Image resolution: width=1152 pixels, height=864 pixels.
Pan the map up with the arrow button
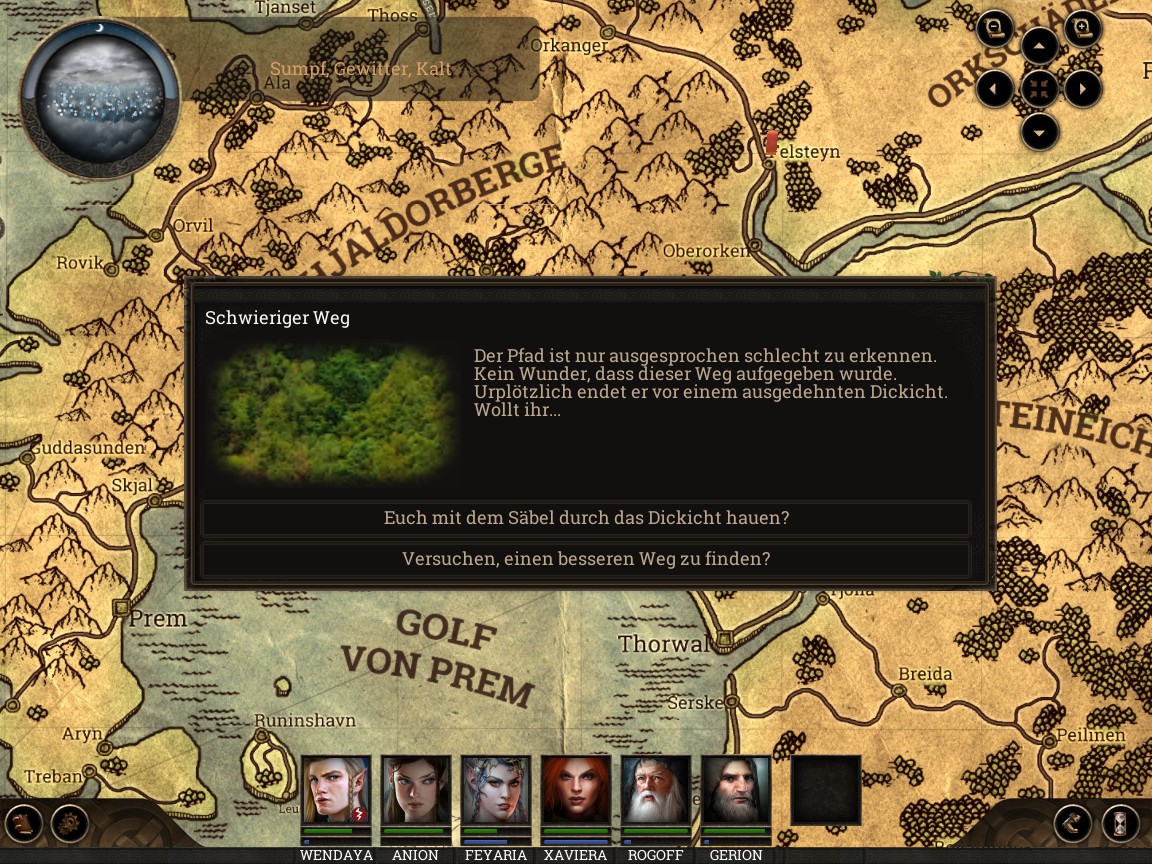click(1040, 46)
